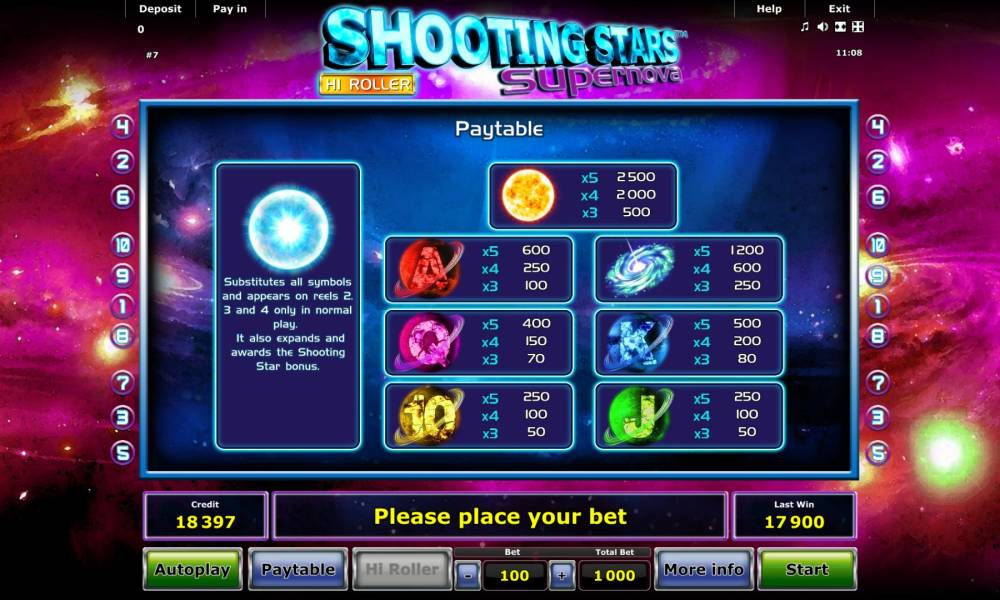Viewport: 1000px width, 600px height.
Task: Increase the bet with the plus button
Action: coord(562,575)
